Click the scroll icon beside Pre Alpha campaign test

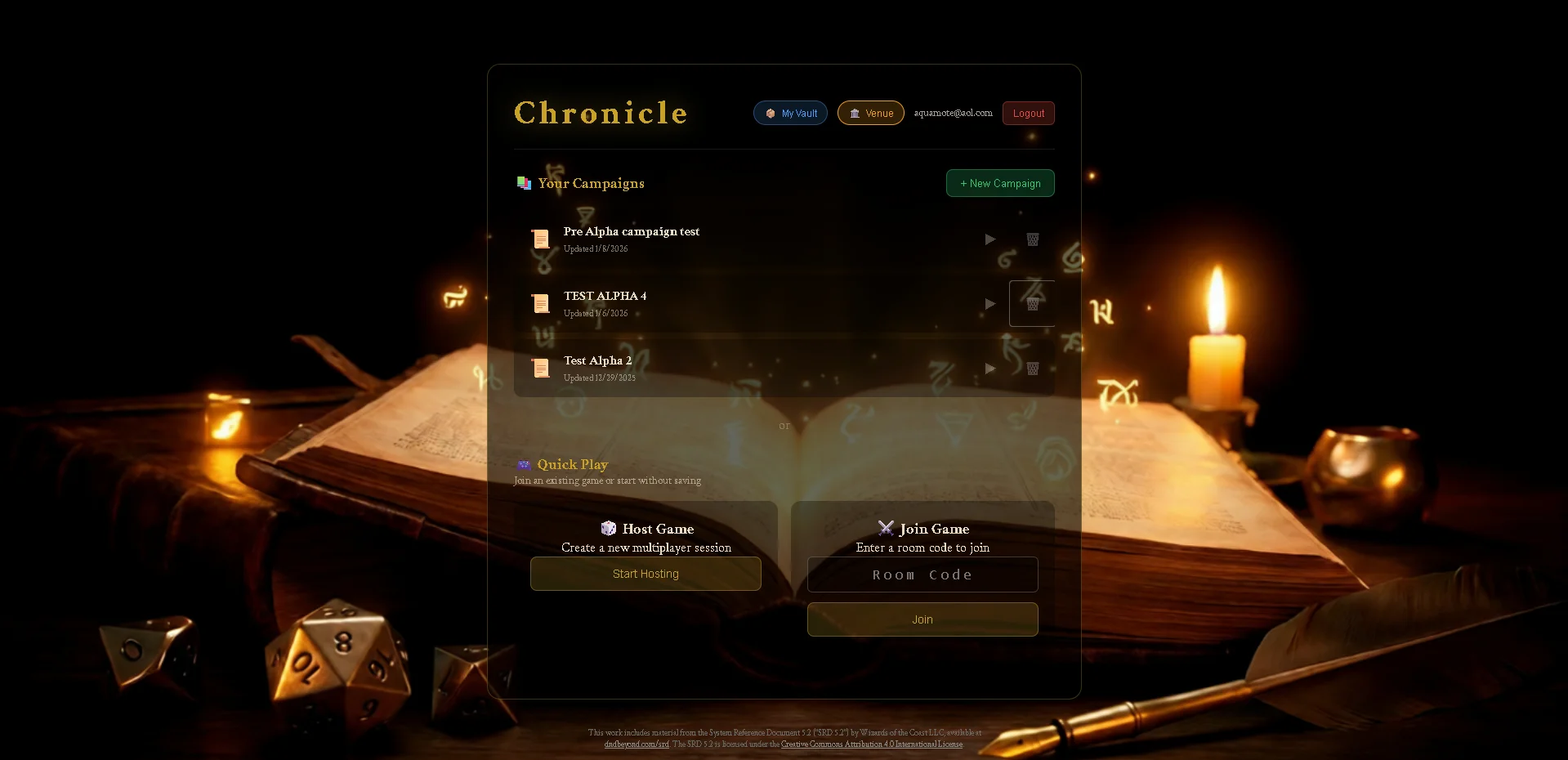point(541,239)
